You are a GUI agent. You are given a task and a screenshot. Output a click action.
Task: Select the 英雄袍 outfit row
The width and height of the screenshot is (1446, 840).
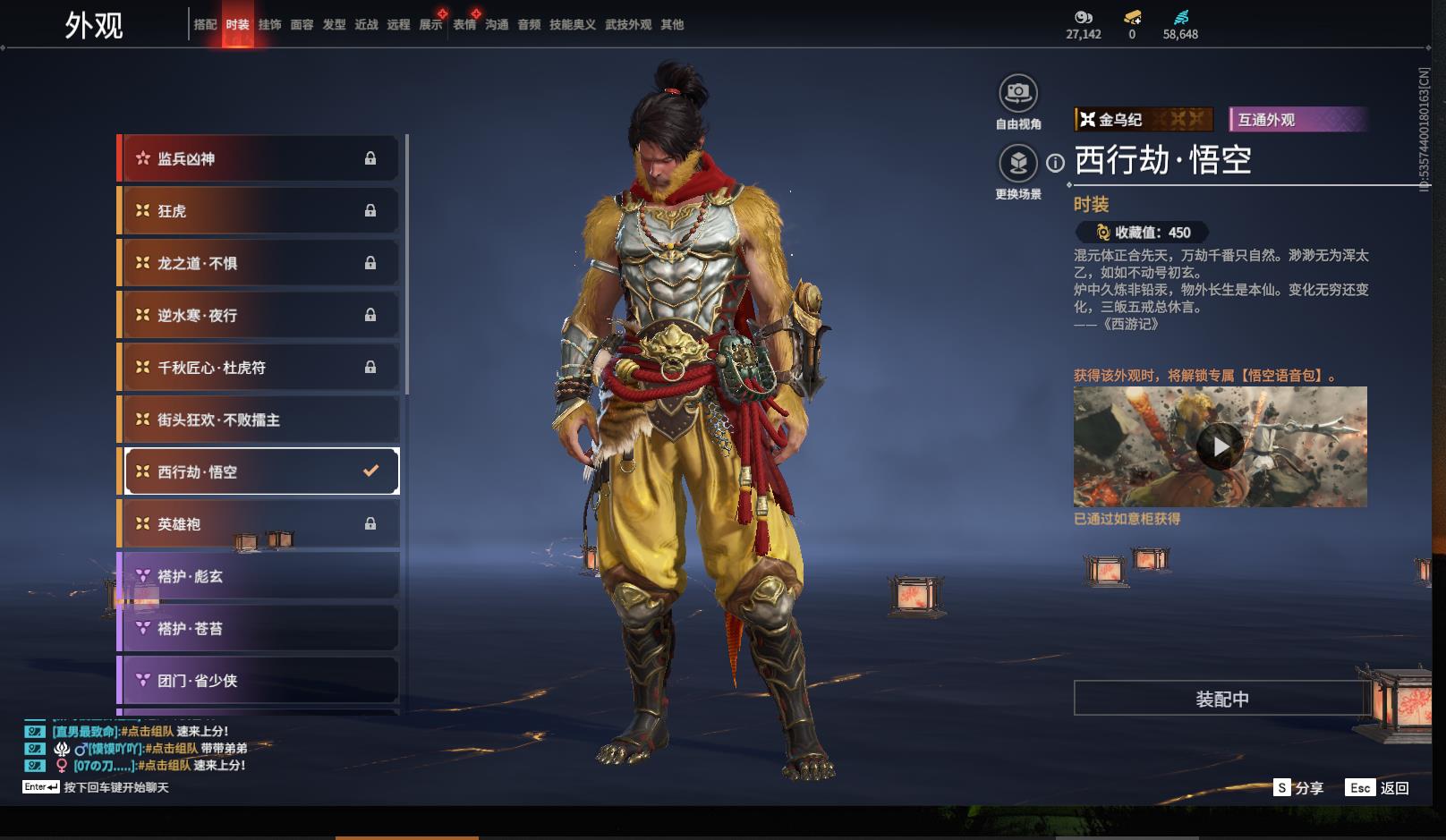259,524
